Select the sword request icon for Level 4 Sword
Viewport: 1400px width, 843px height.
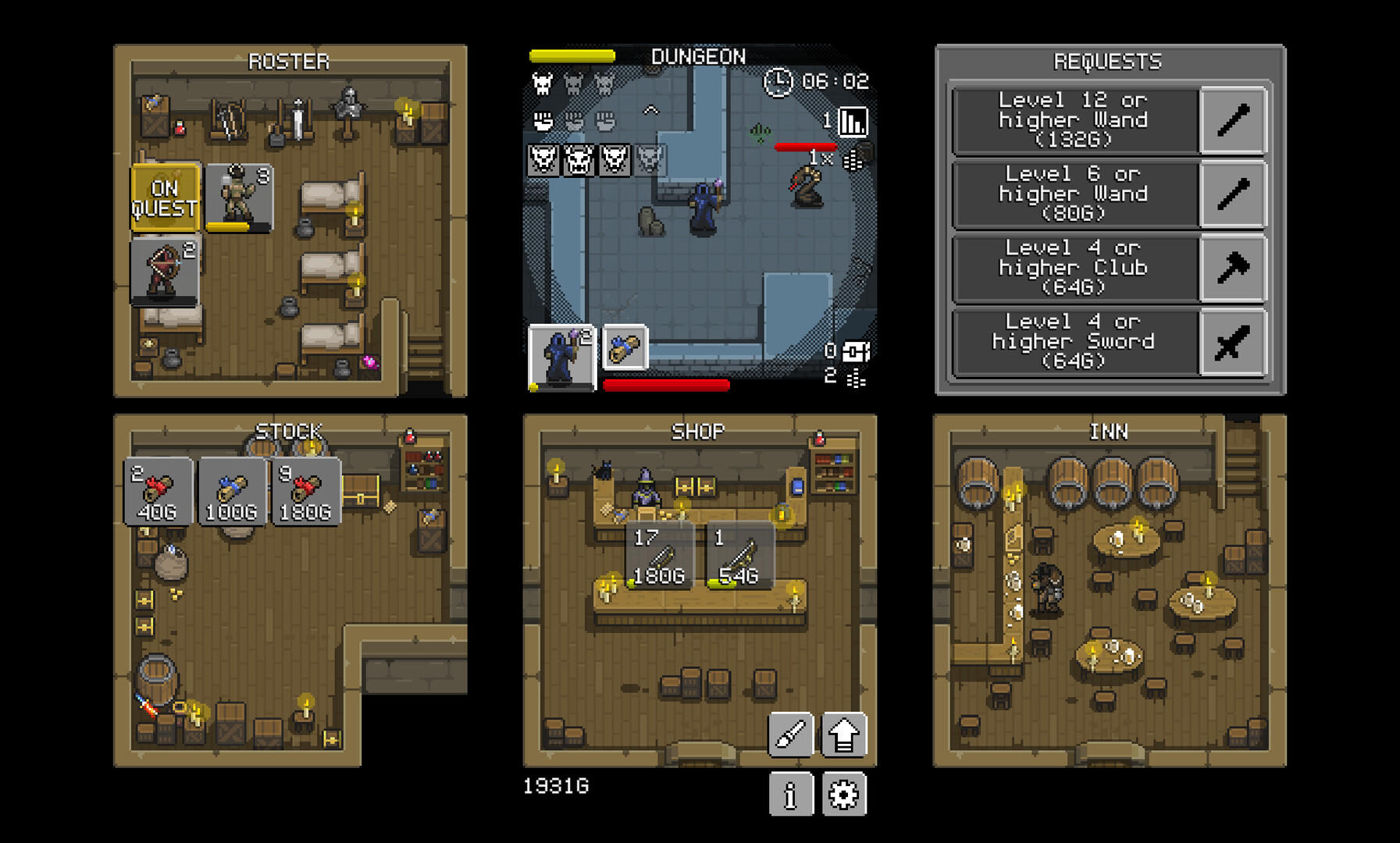(1231, 340)
